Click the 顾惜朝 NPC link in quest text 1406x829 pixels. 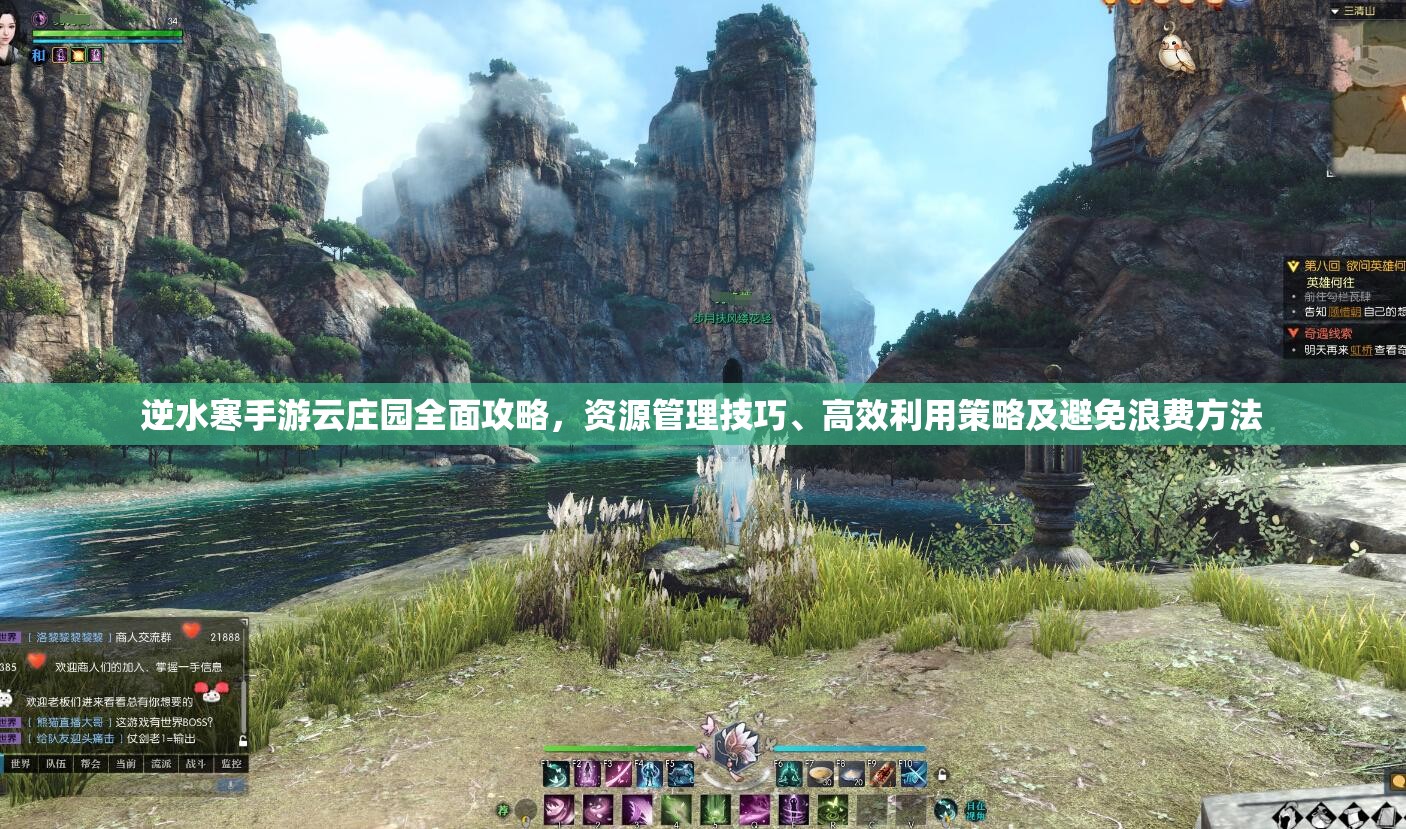click(1345, 311)
